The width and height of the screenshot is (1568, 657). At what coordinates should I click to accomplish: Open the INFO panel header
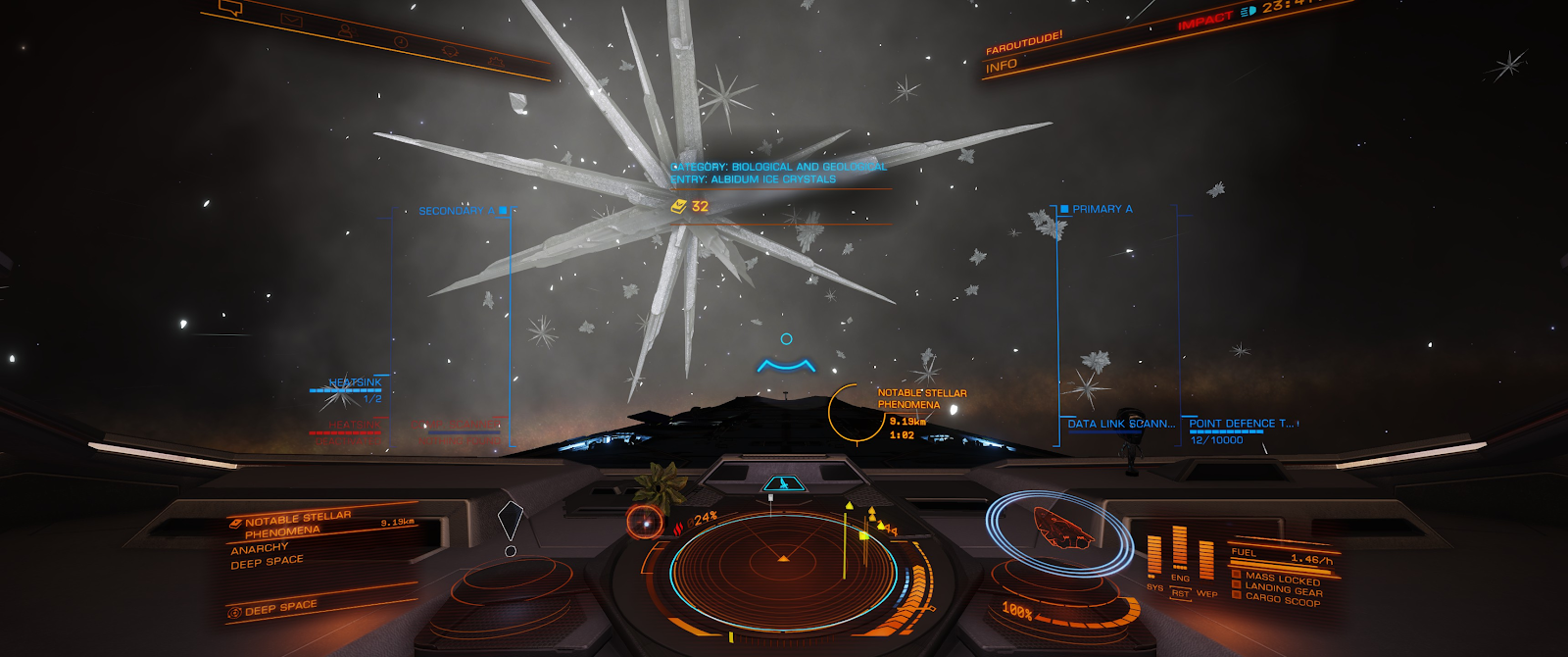pyautogui.click(x=1002, y=67)
